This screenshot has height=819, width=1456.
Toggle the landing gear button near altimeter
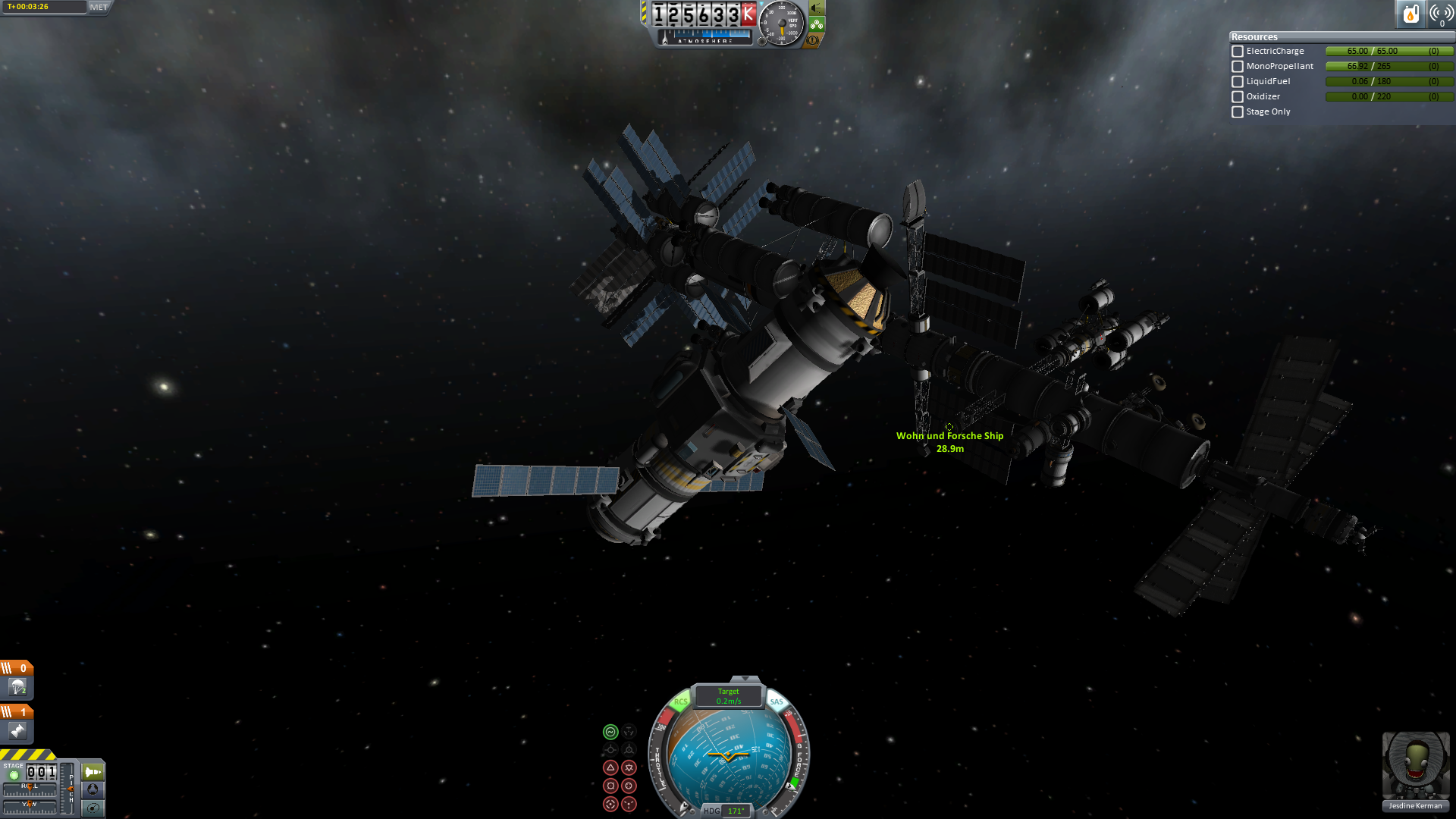point(817,24)
